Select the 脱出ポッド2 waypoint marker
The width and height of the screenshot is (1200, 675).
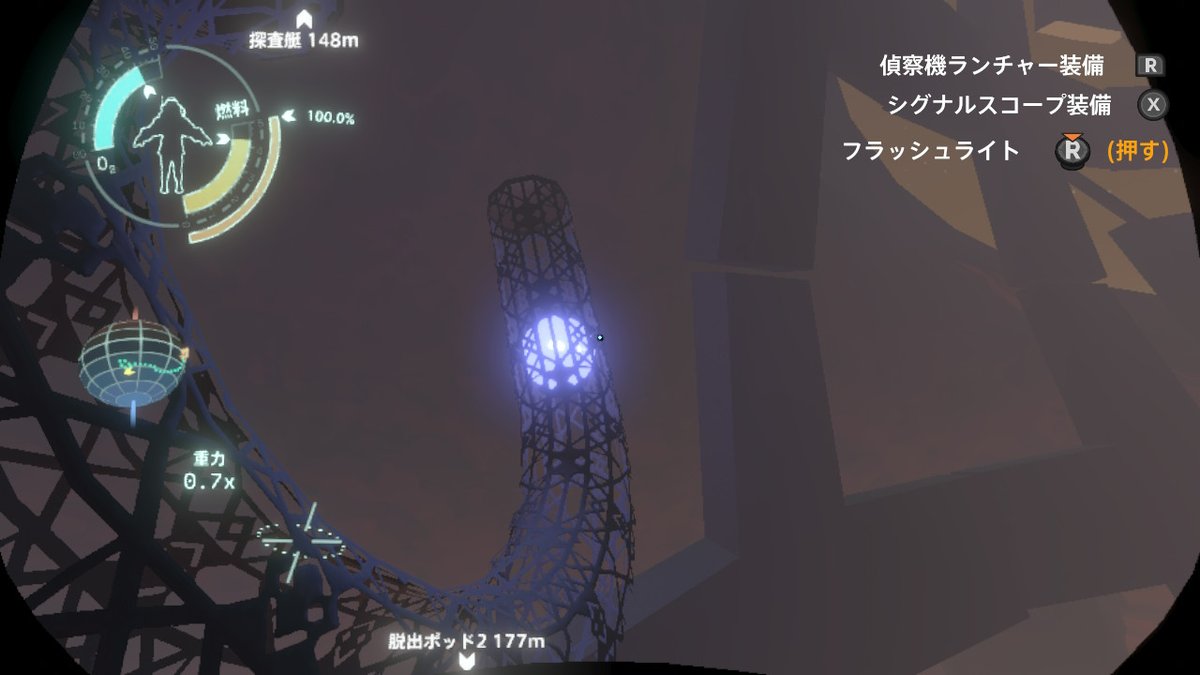coord(465,660)
